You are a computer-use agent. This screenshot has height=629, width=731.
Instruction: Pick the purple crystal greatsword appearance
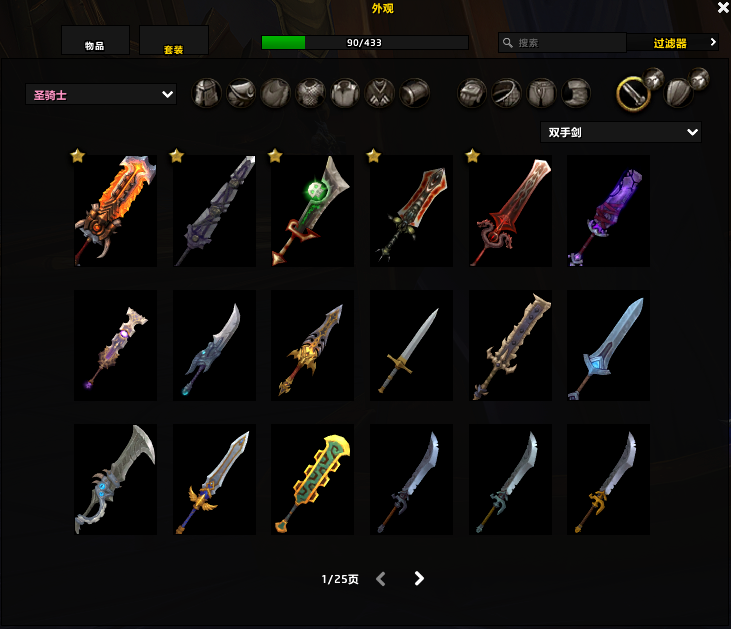[x=608, y=211]
